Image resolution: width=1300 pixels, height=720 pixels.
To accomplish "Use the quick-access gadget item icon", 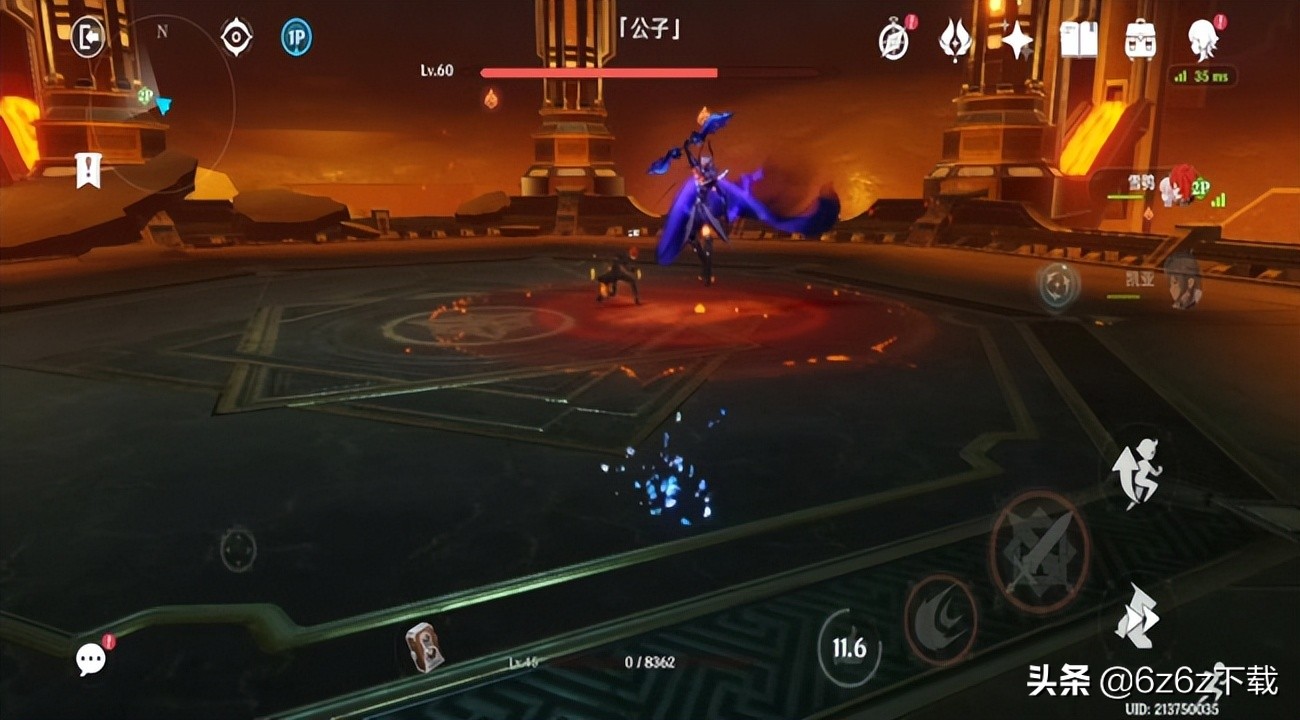I will pos(423,647).
